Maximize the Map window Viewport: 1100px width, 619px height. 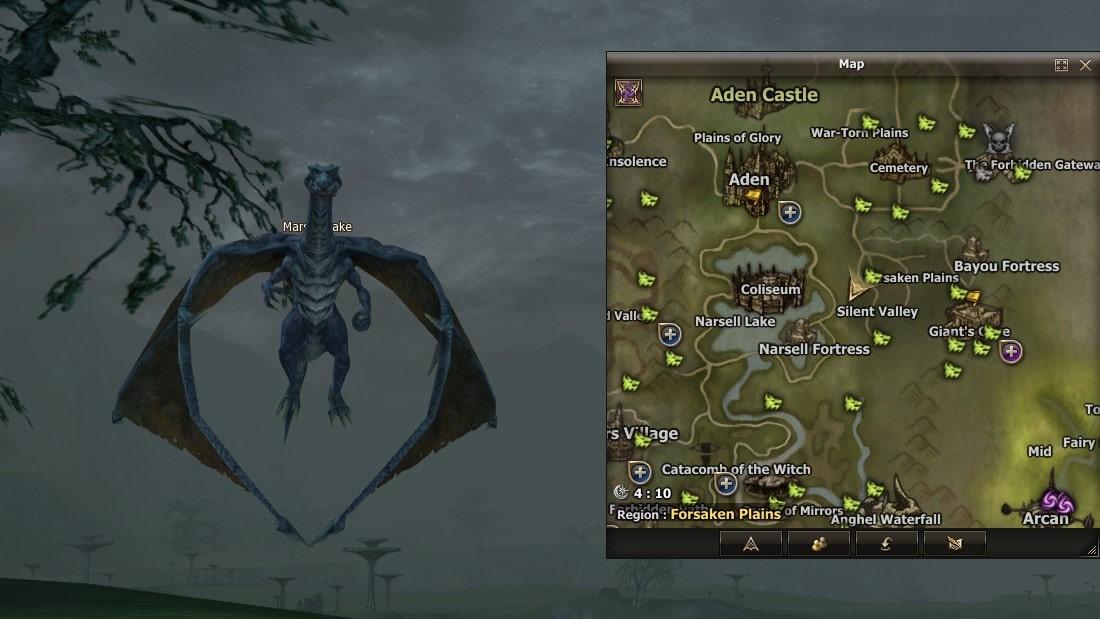coord(1061,65)
